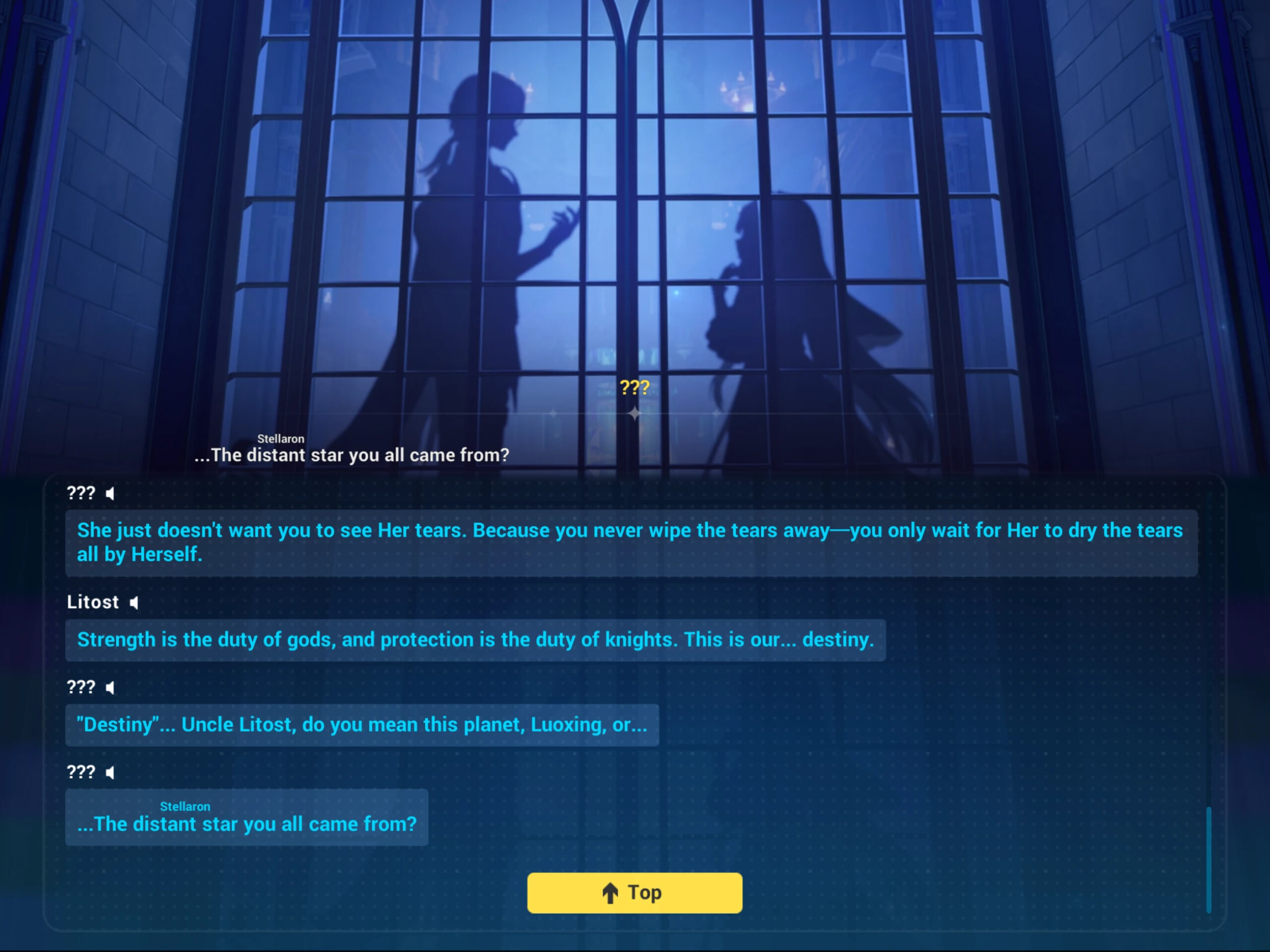
Task: Select the yellow ??? speaker indicator above the divider
Action: [634, 387]
